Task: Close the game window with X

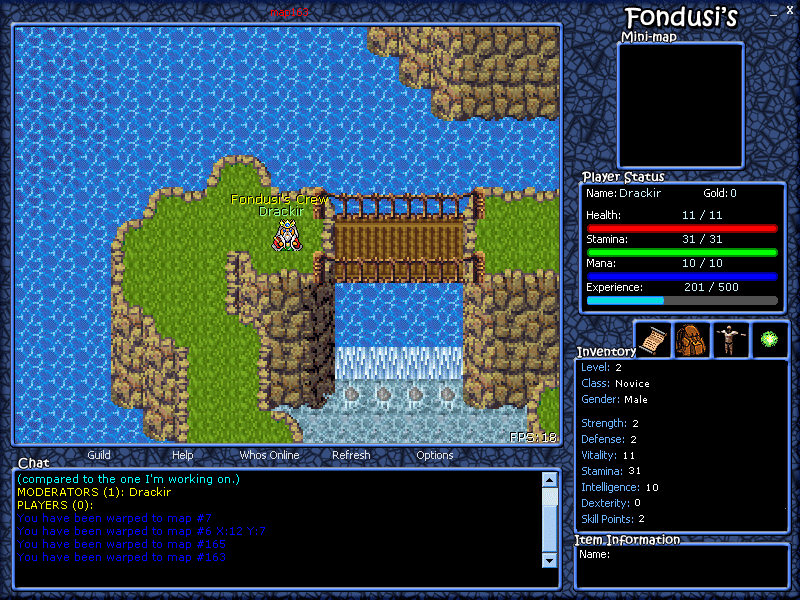Action: coord(790,10)
